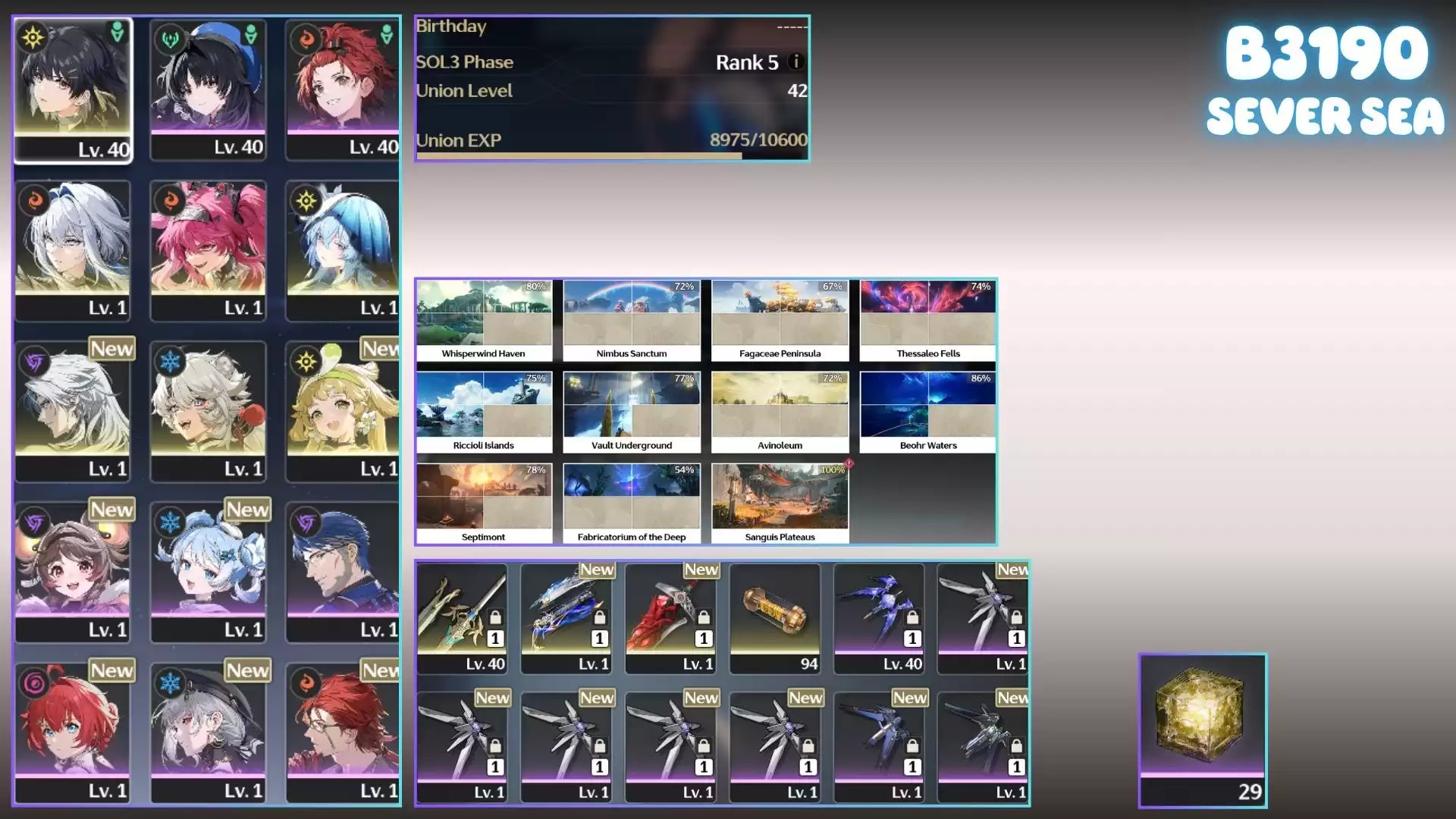Open the SOL3 Phase info icon
Image resolution: width=1456 pixels, height=819 pixels.
click(795, 61)
